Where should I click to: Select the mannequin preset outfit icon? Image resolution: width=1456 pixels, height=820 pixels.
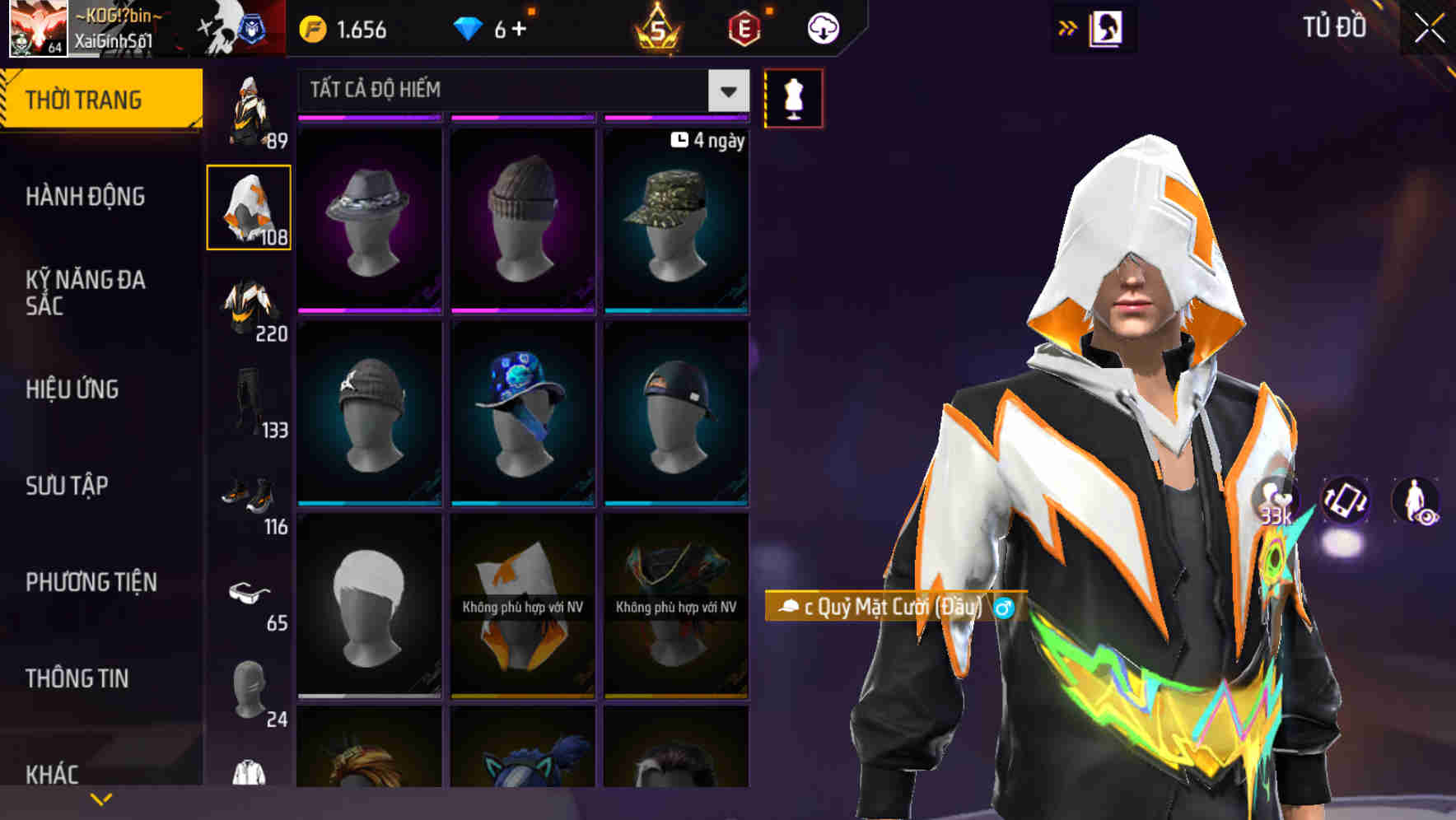click(793, 97)
